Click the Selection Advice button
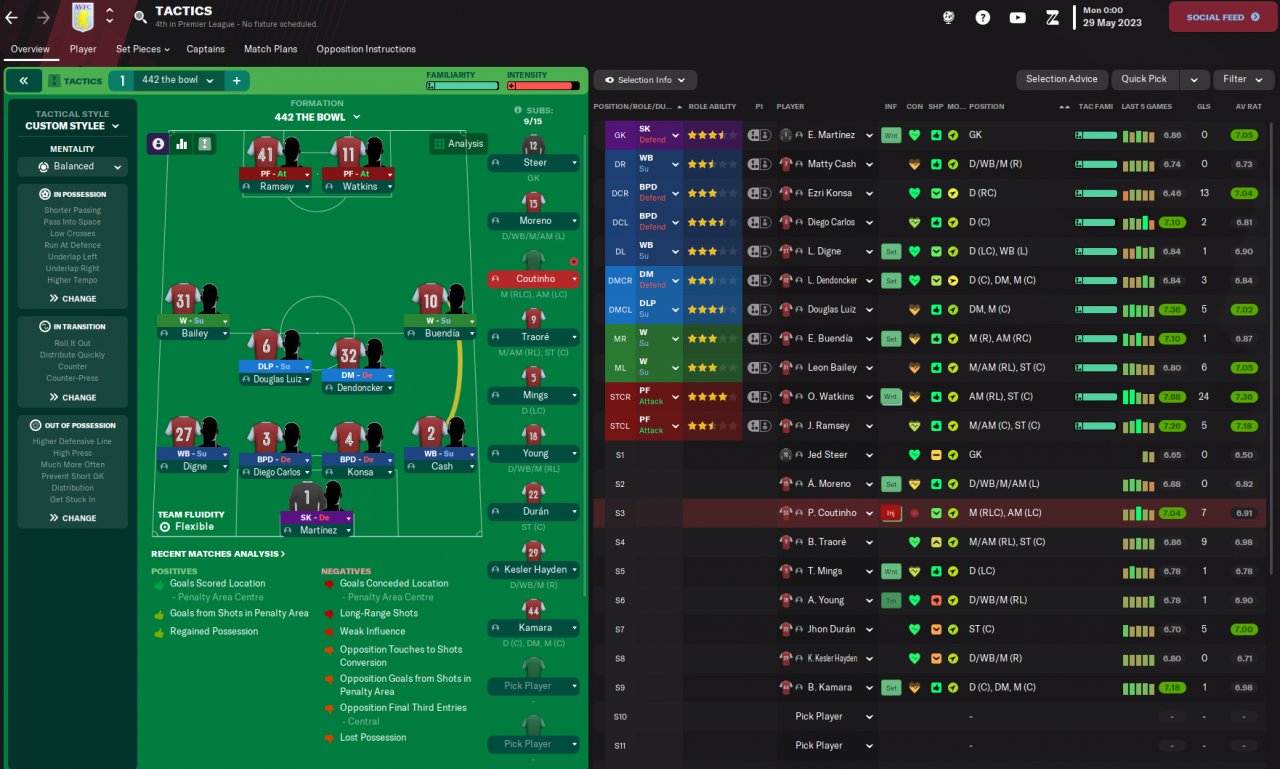Image resolution: width=1280 pixels, height=769 pixels. click(1061, 79)
